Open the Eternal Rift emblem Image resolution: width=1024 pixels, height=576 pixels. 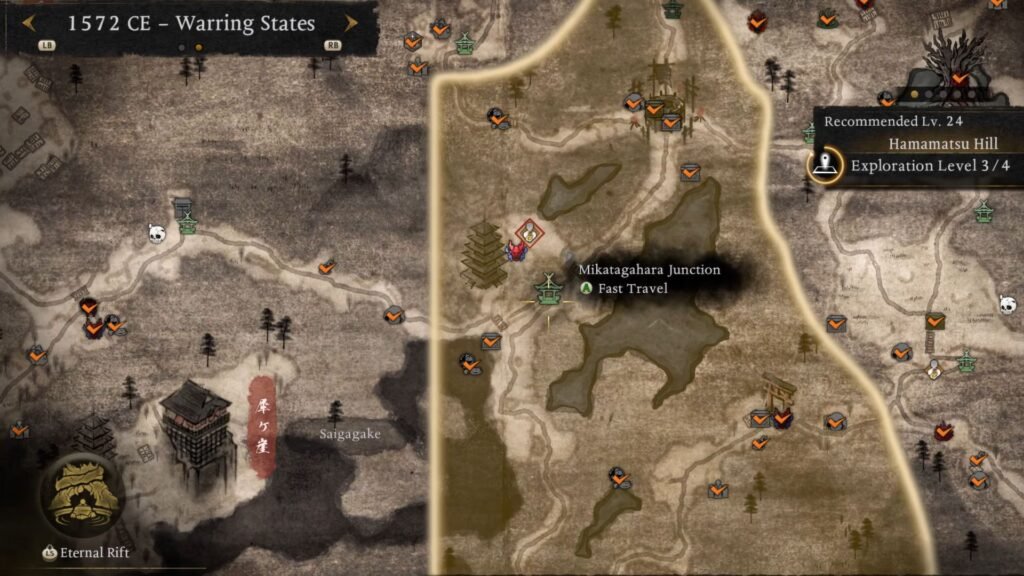[82, 495]
